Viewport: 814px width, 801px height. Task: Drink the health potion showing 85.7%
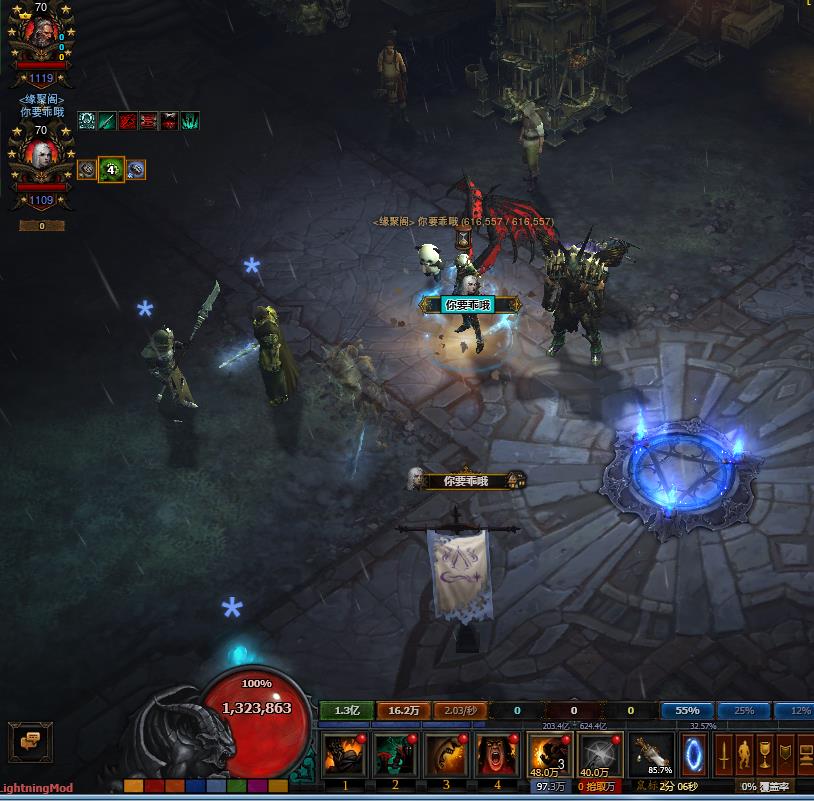[x=652, y=754]
